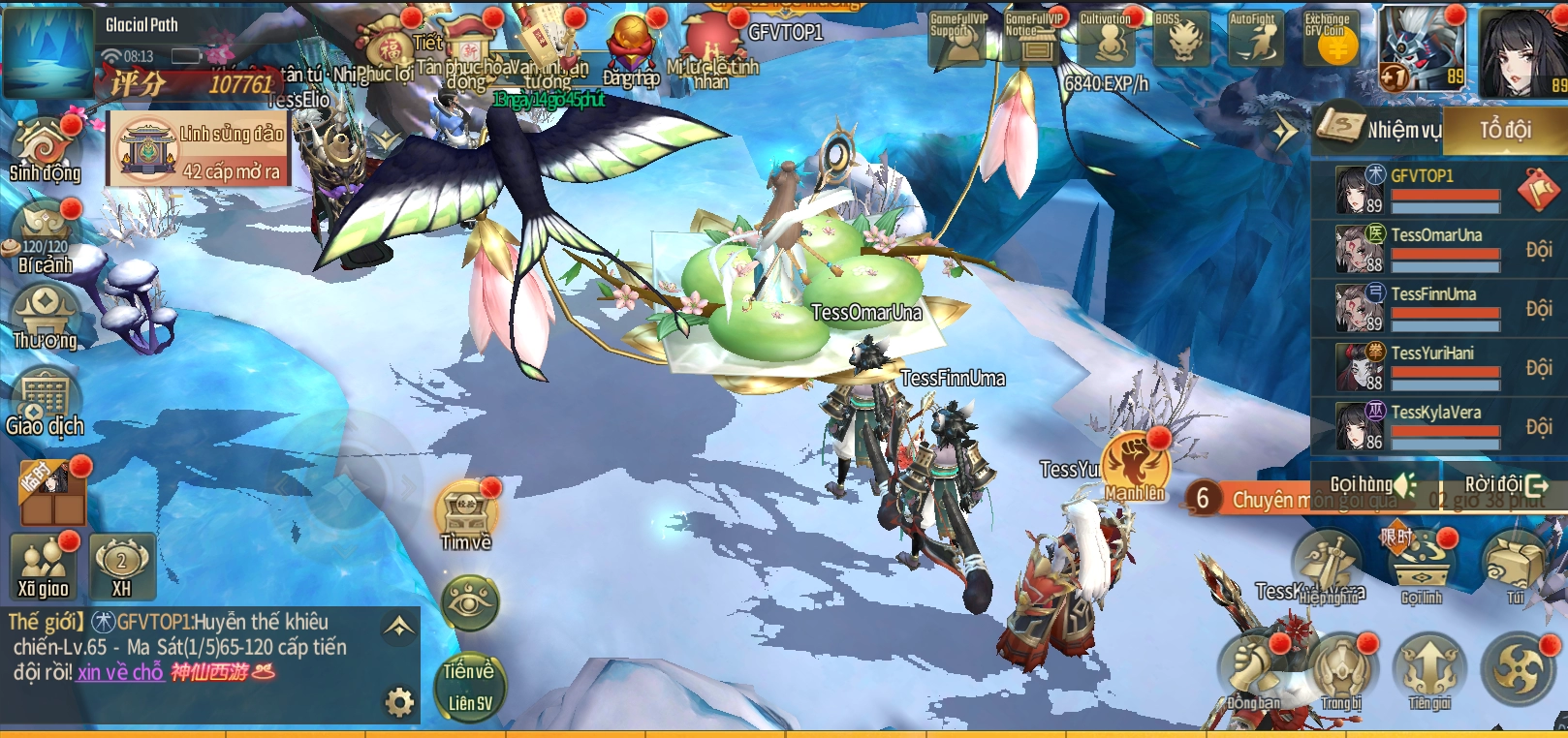Screen dimensions: 1568x738
Task: Open the Cultivation icon
Action: 1108,39
